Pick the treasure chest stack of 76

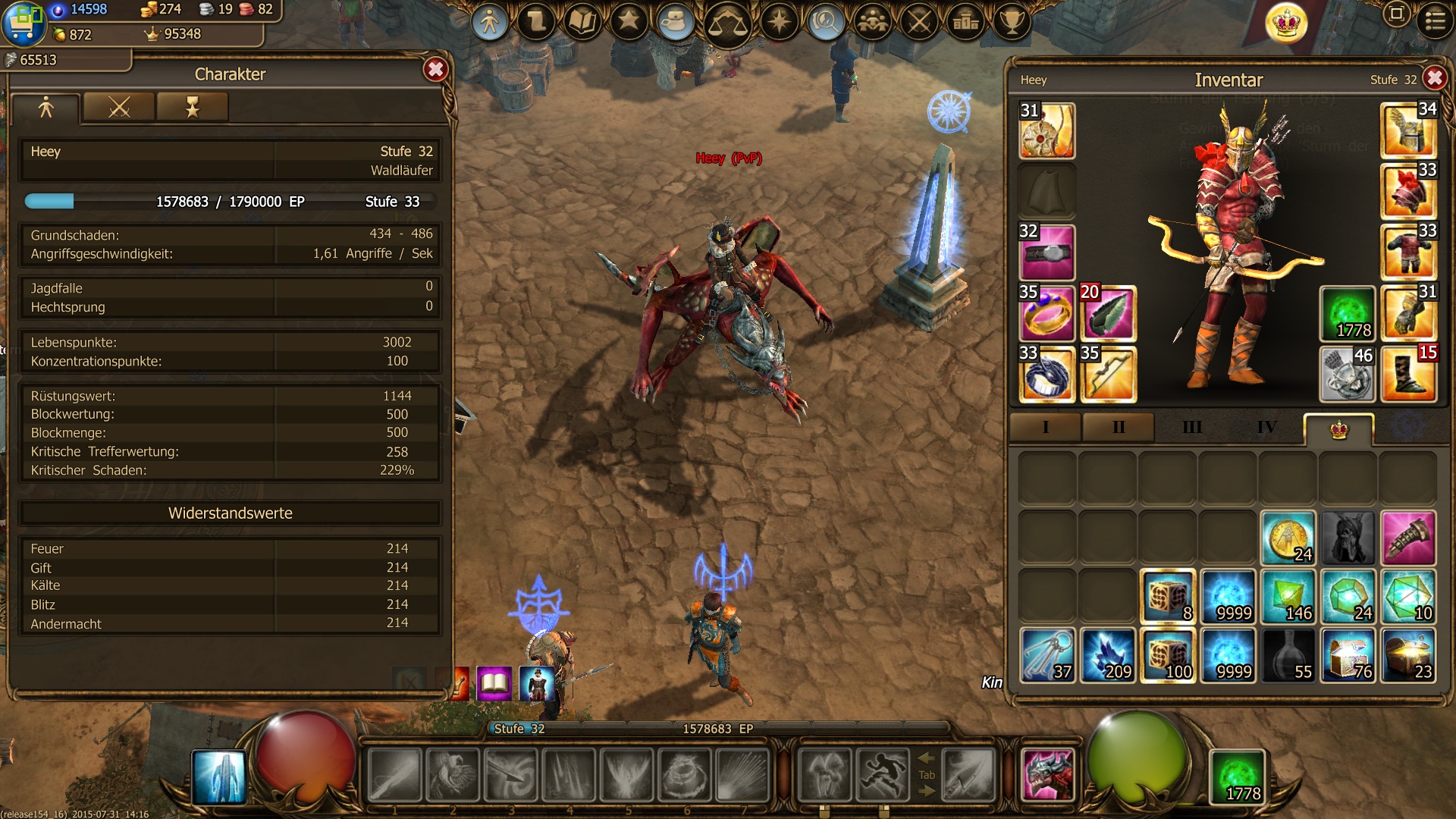1348,655
